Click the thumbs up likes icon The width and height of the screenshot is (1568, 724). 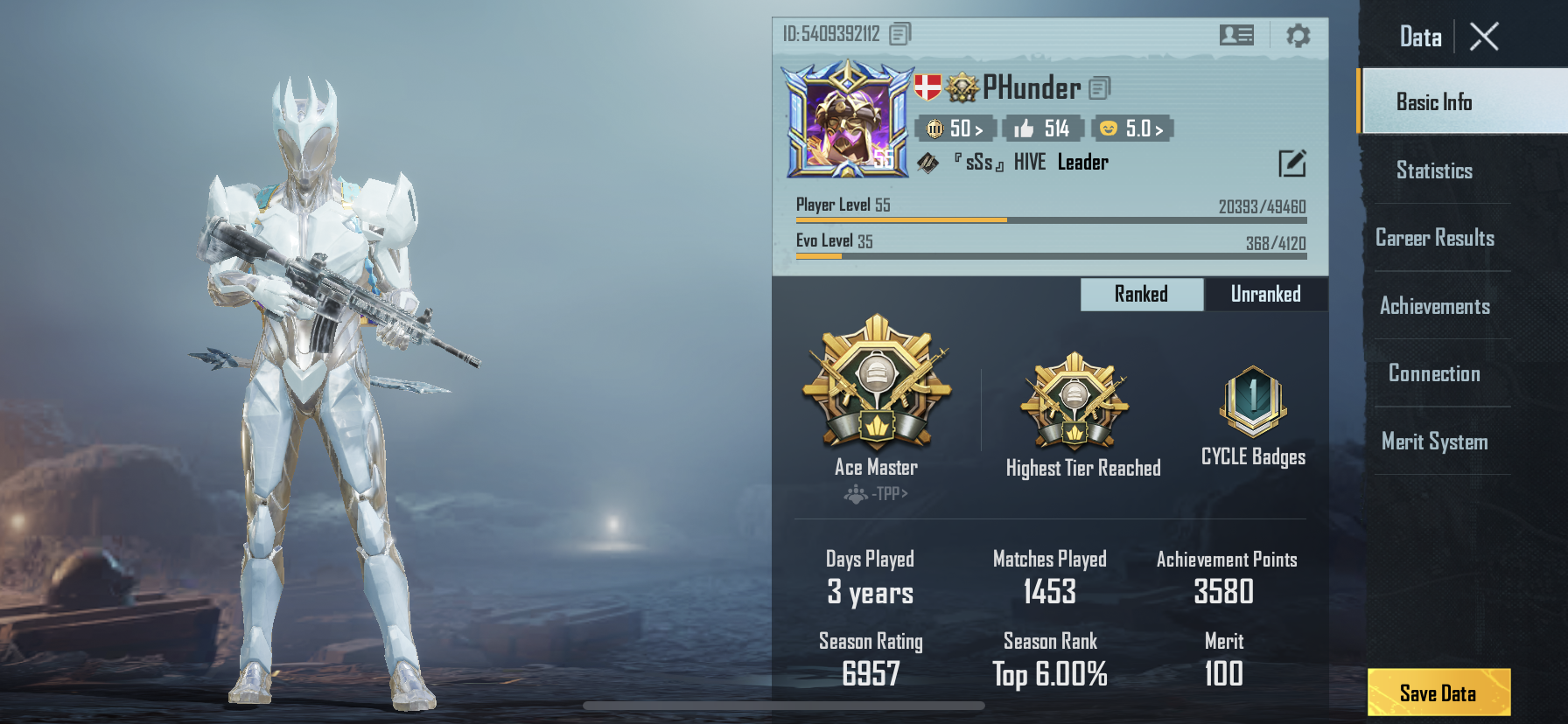[x=1022, y=128]
